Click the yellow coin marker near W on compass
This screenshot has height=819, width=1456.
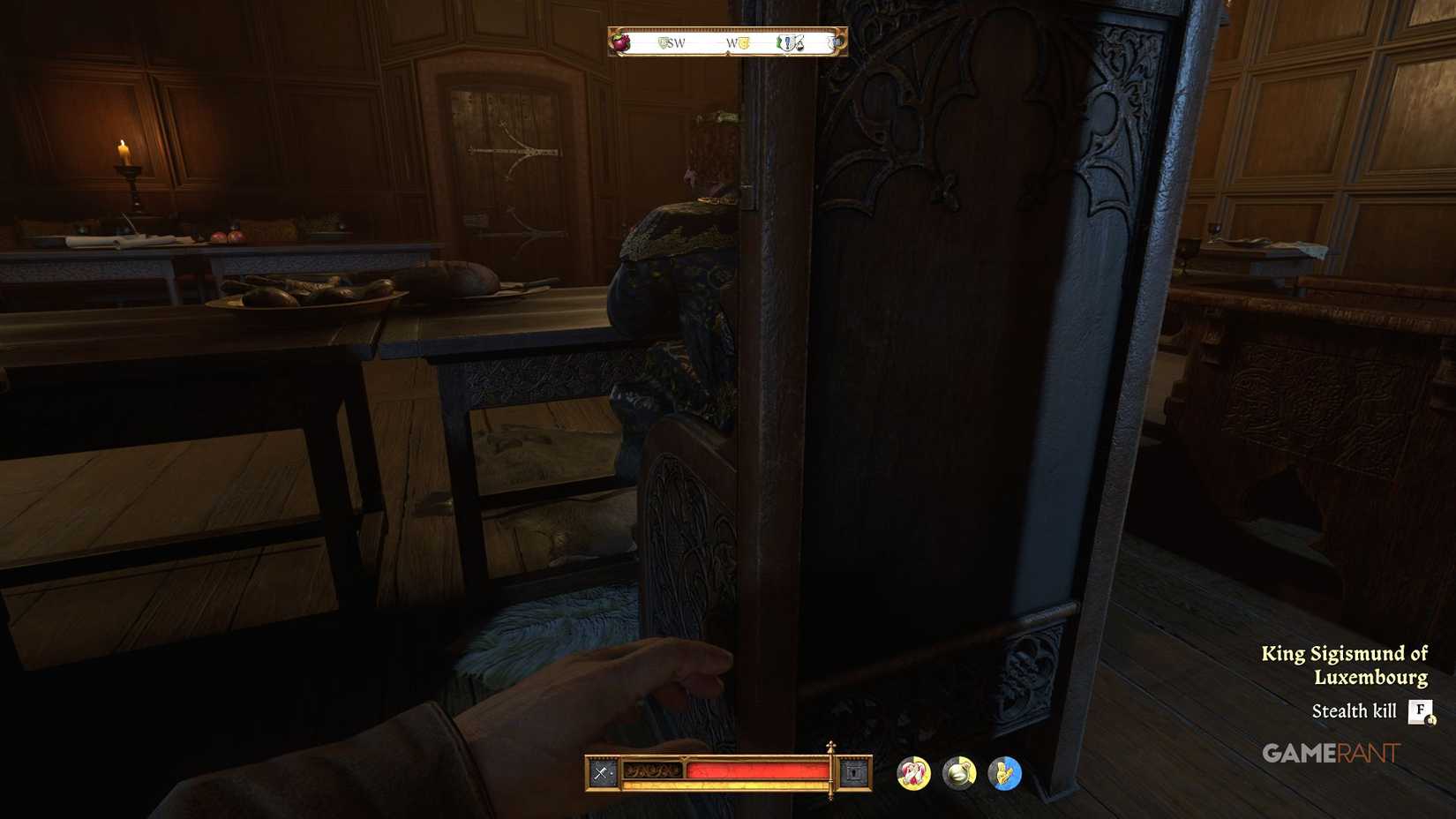tap(744, 42)
